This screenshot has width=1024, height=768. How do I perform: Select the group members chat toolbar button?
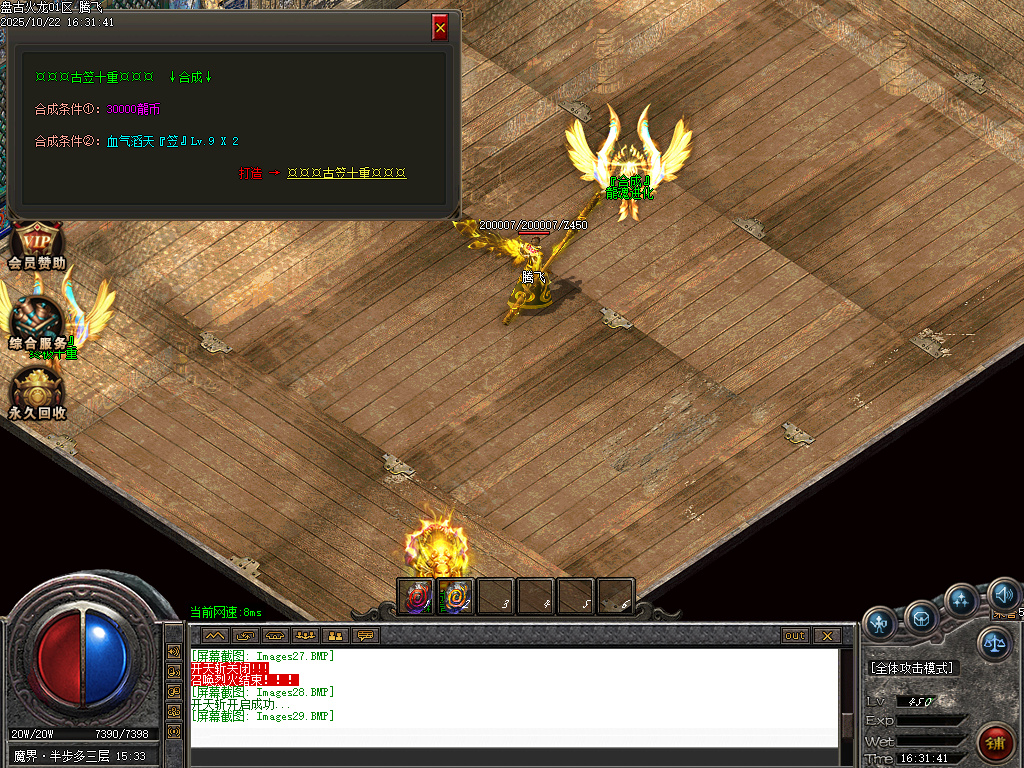[306, 635]
